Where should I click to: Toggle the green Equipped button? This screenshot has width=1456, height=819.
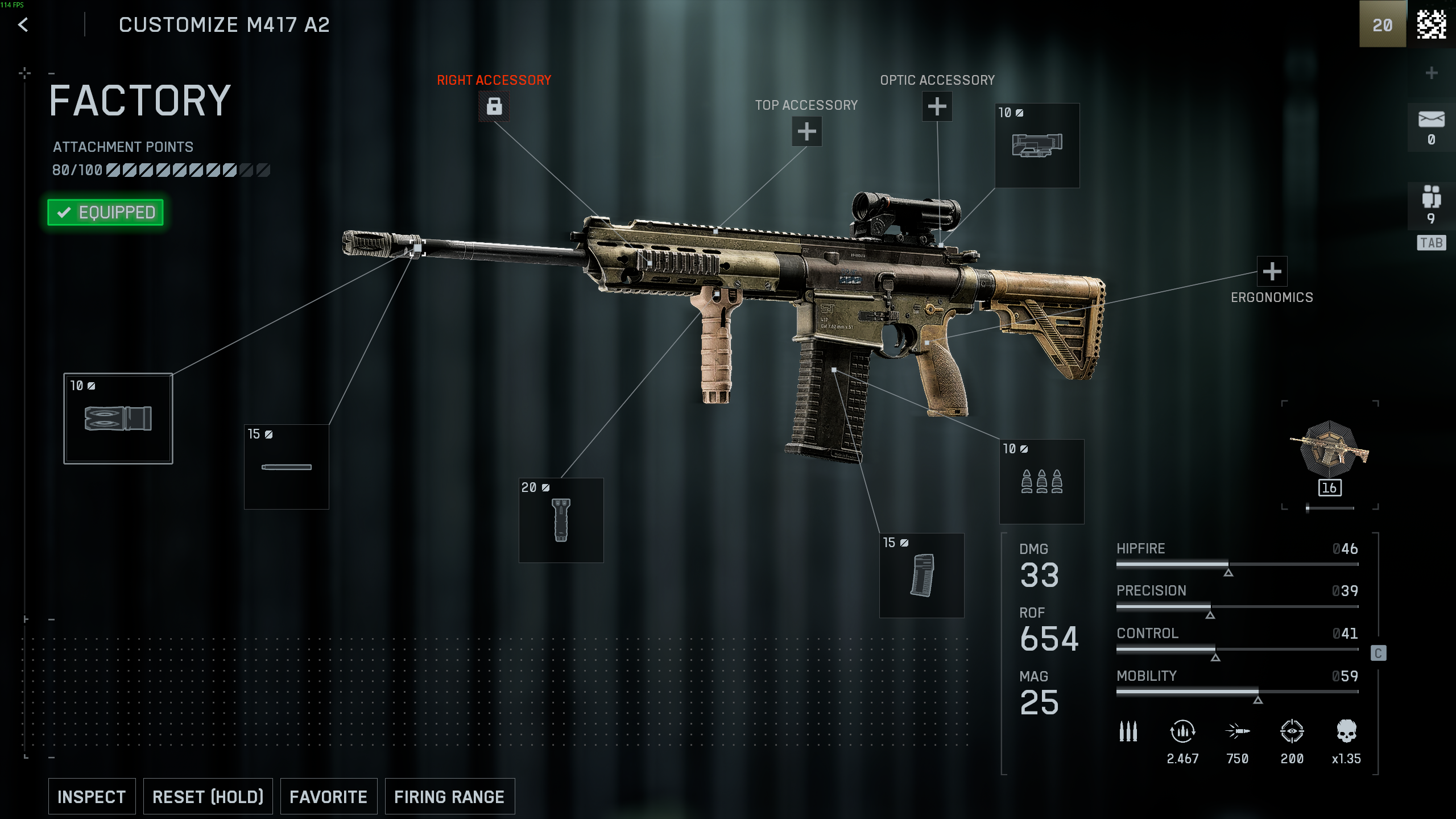click(x=105, y=212)
